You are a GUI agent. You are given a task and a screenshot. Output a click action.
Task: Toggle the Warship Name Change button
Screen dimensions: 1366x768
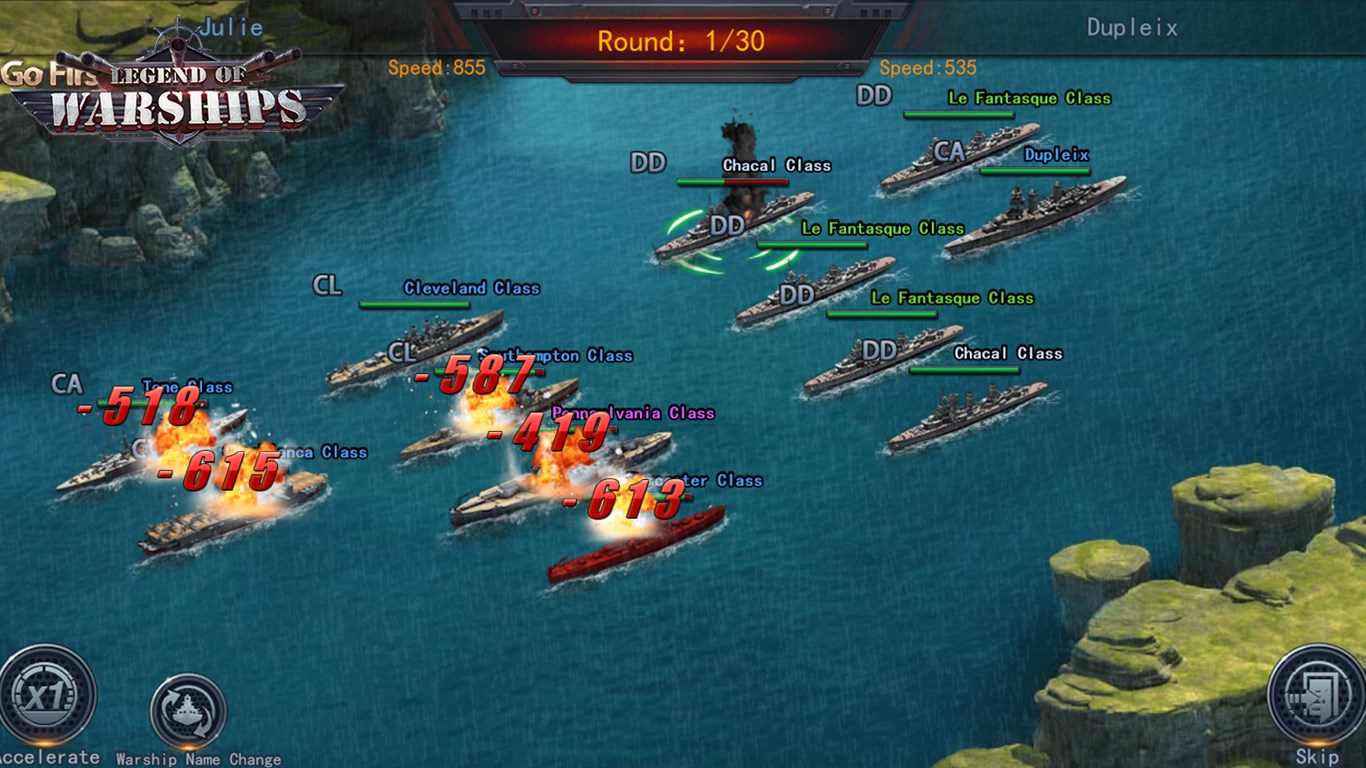click(x=188, y=712)
